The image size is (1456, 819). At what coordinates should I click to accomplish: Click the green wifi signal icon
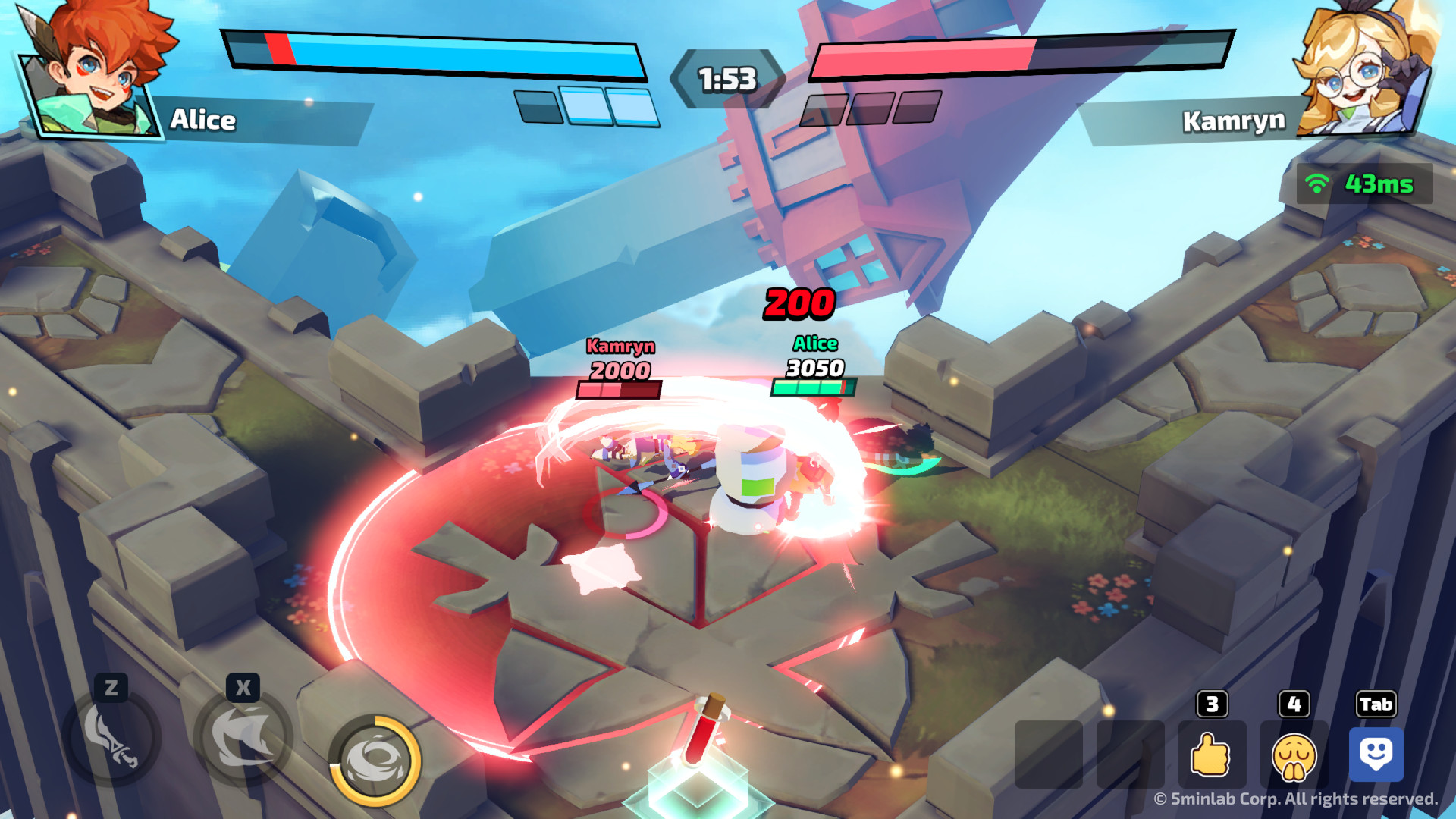(x=1317, y=181)
